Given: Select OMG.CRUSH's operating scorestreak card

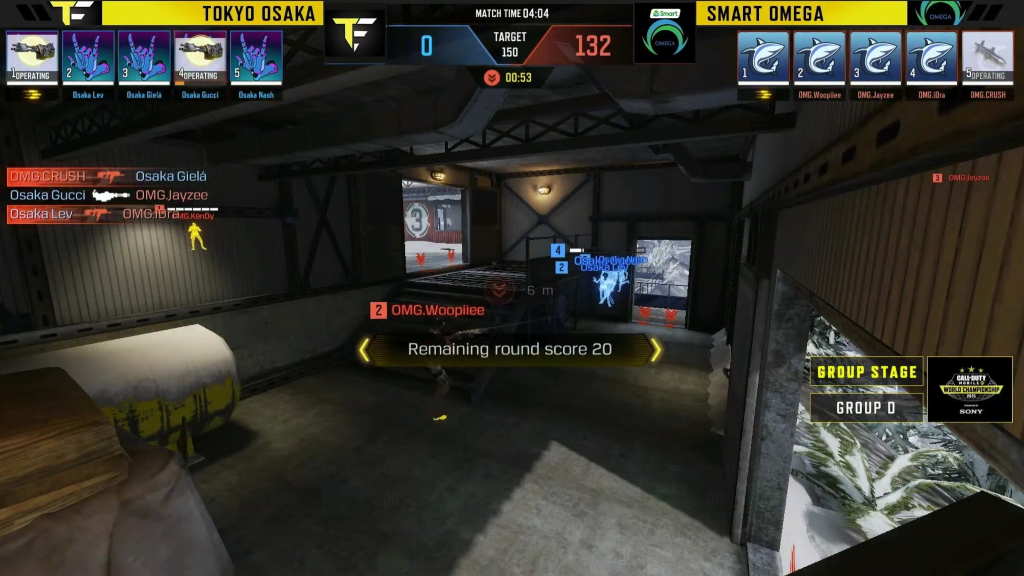Looking at the screenshot, I should click(987, 57).
